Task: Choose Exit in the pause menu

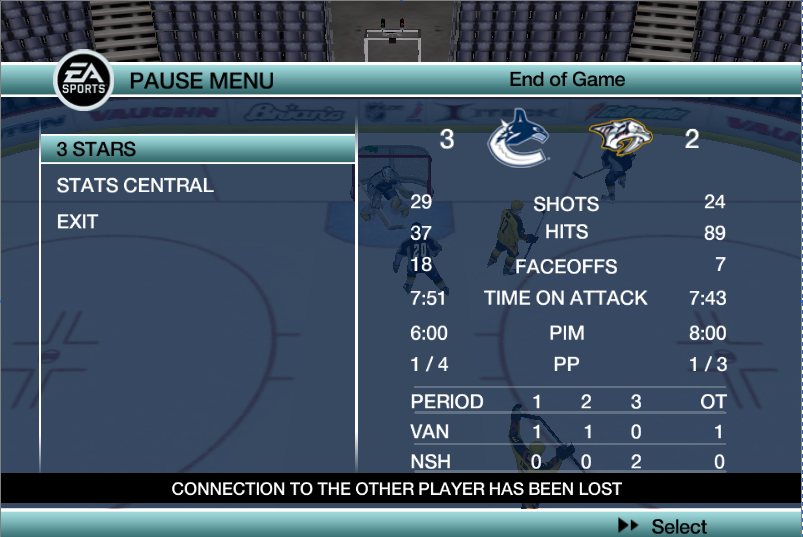Action: 77,222
